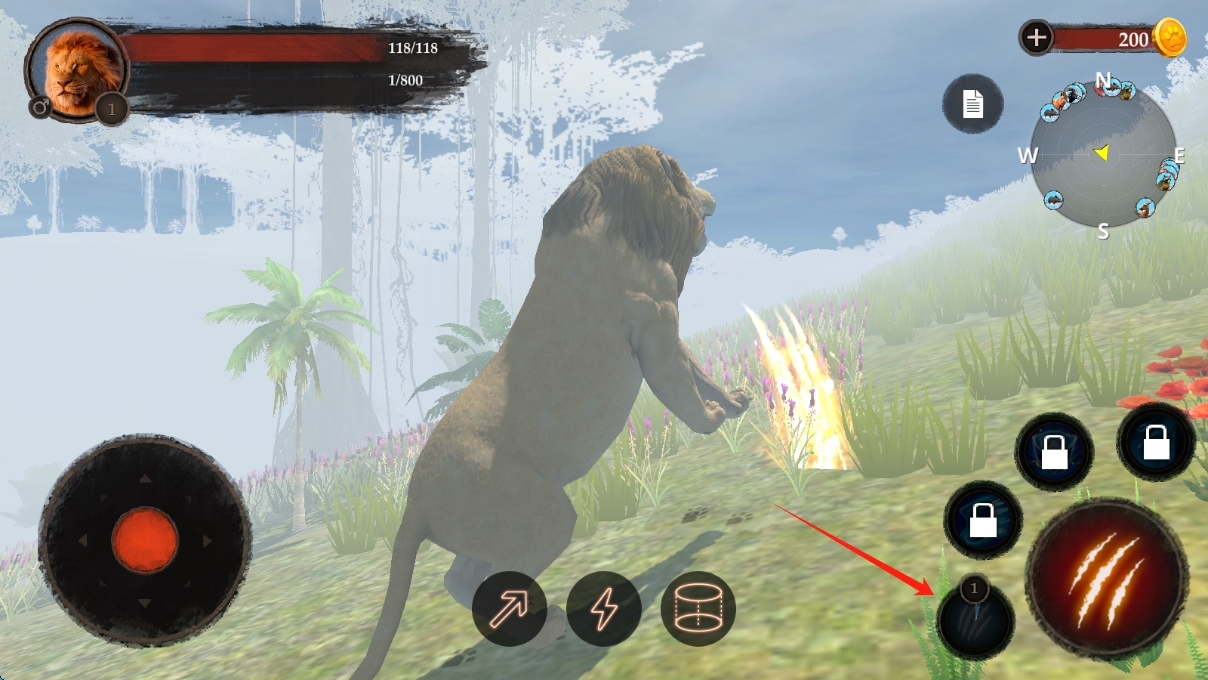1208x680 pixels.
Task: Activate the red claw attack button
Action: pyautogui.click(x=1107, y=578)
